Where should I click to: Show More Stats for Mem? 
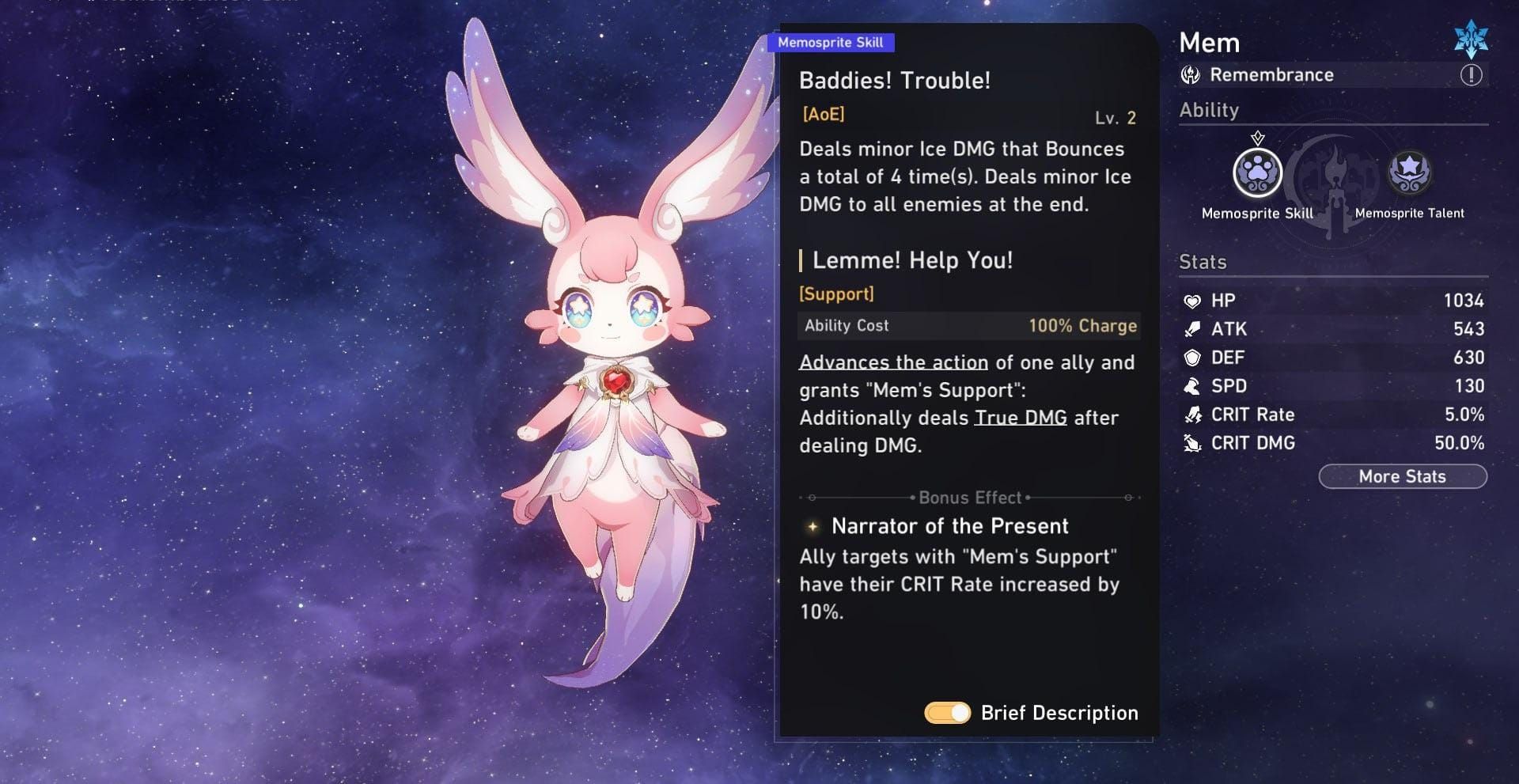tap(1402, 476)
